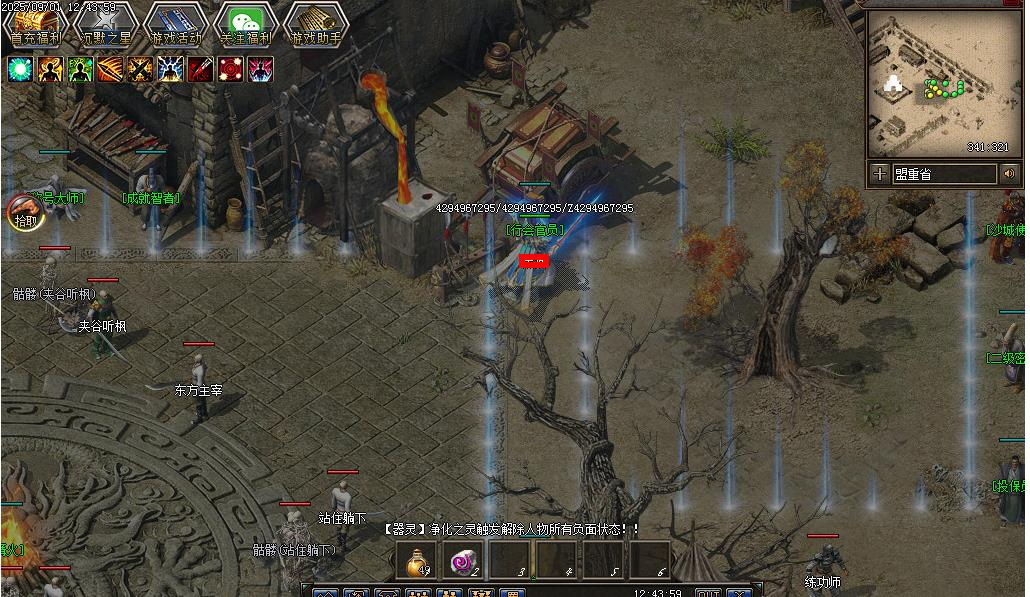Open the 沉默之星 star menu
Image resolution: width=1030 pixels, height=597 pixels.
coord(106,24)
